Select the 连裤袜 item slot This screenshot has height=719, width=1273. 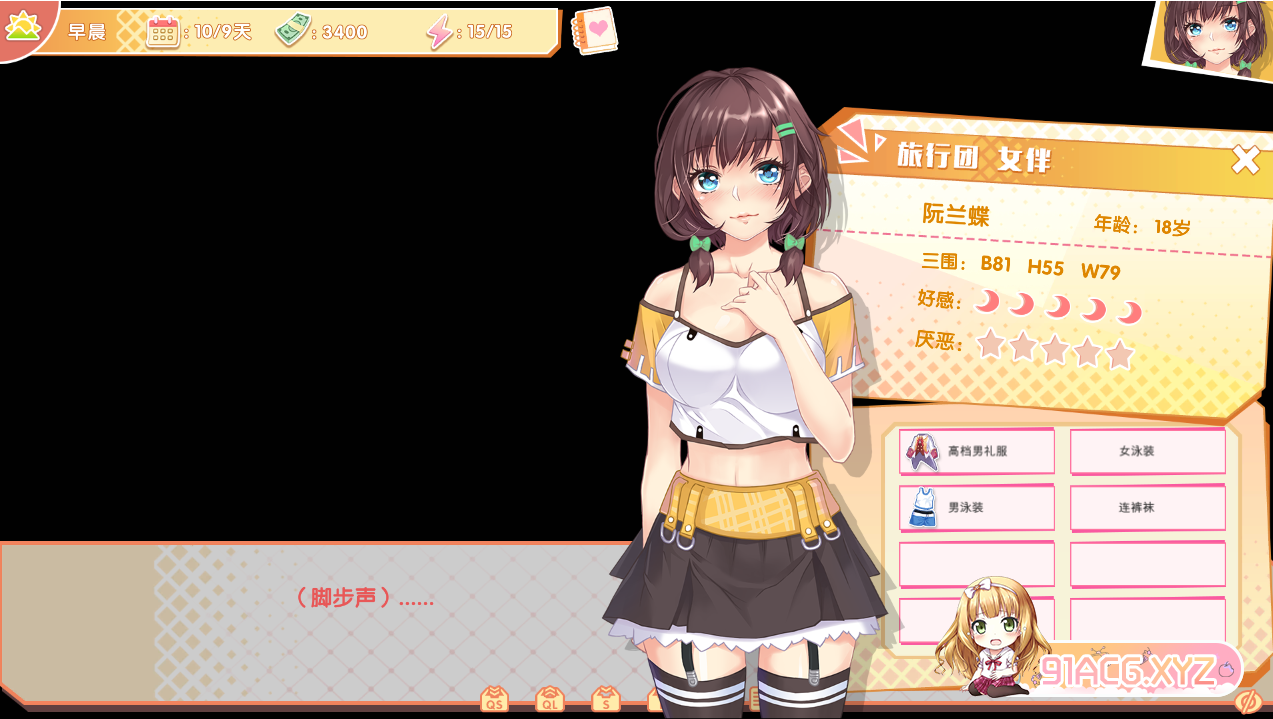(1147, 507)
